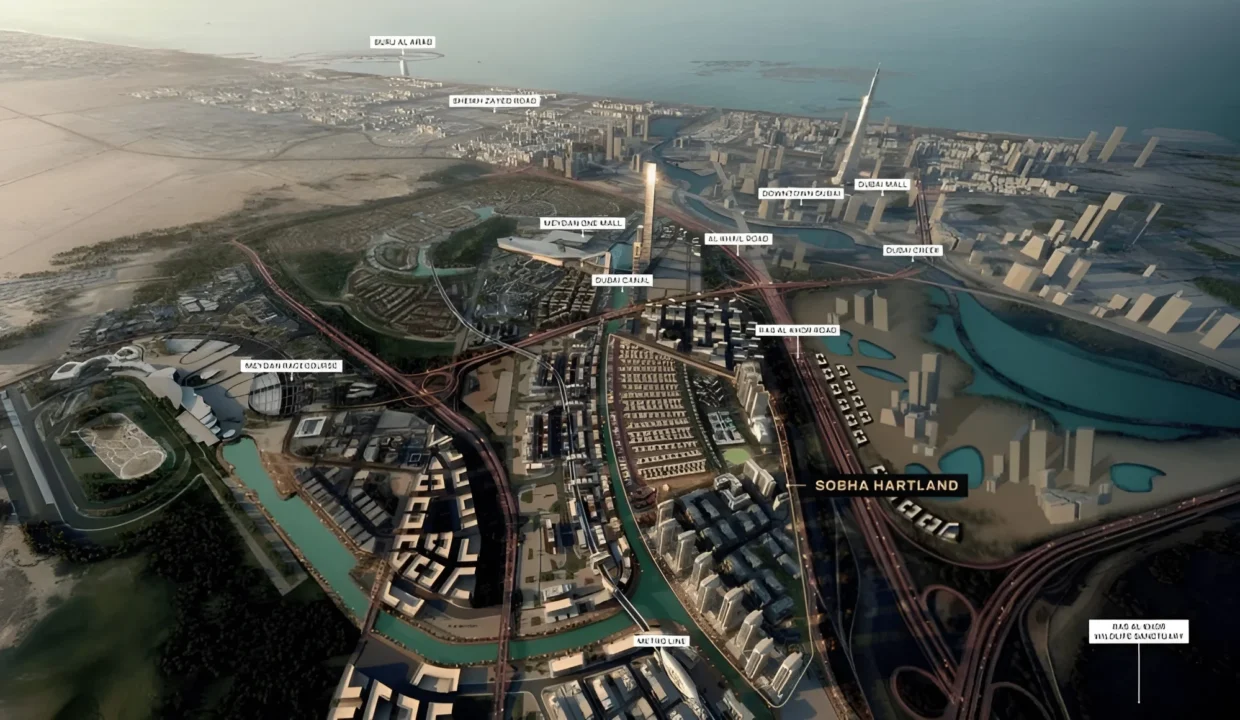
Task: Select the Dubai Creek map label
Action: (x=912, y=251)
